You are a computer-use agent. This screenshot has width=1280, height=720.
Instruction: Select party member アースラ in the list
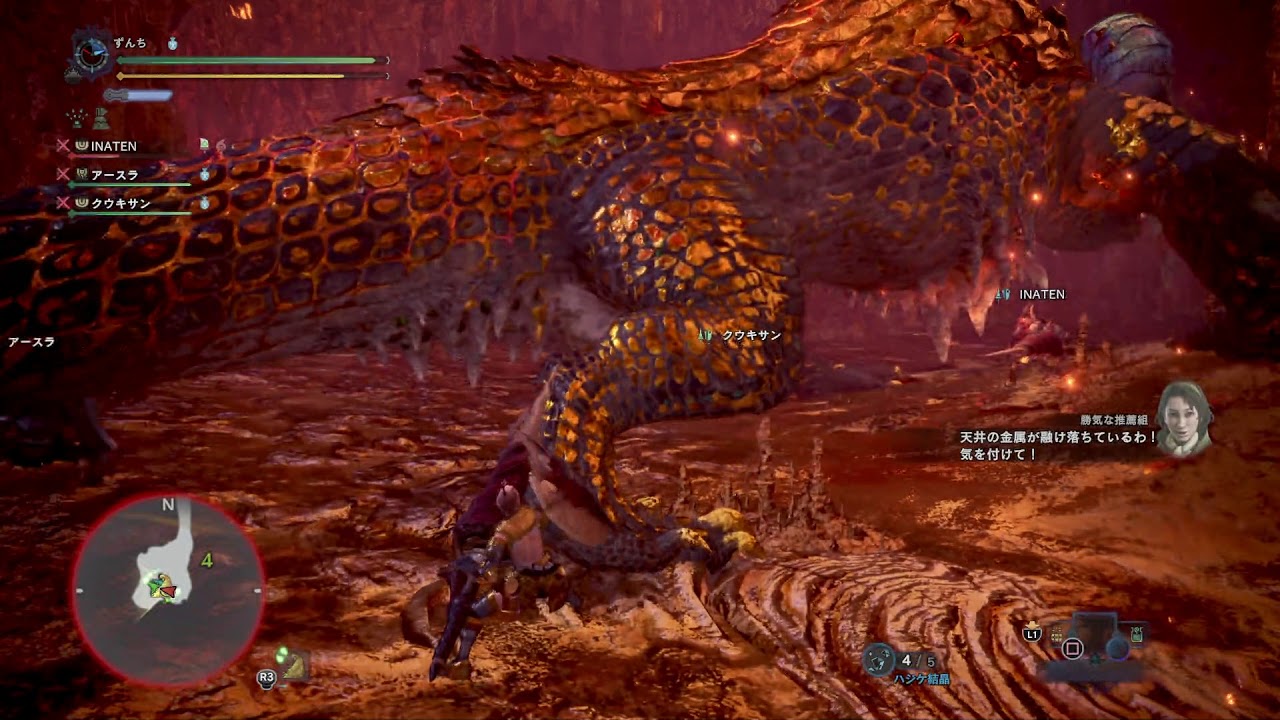pyautogui.click(x=114, y=175)
